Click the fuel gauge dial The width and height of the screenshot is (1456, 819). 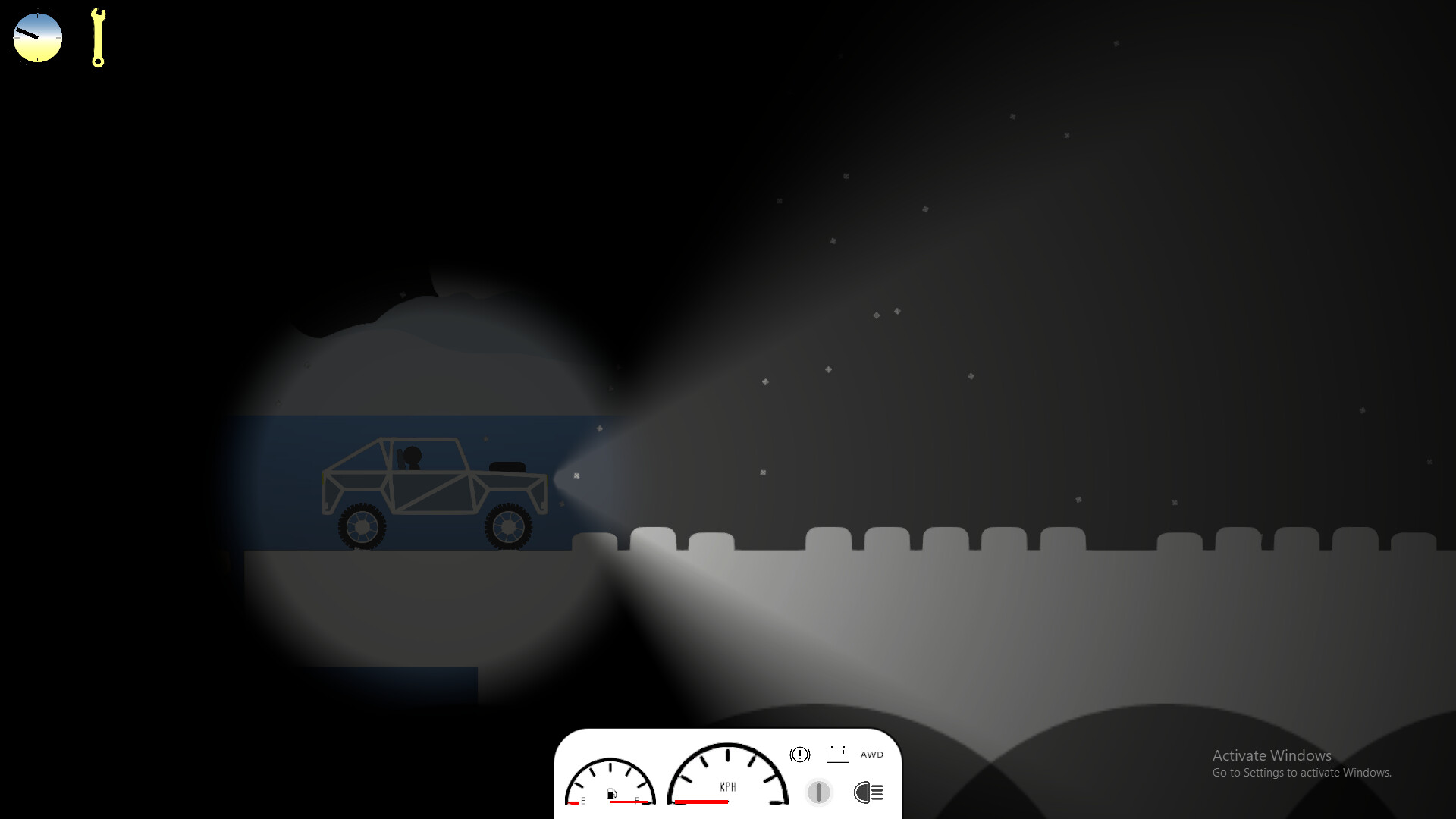[x=610, y=785]
